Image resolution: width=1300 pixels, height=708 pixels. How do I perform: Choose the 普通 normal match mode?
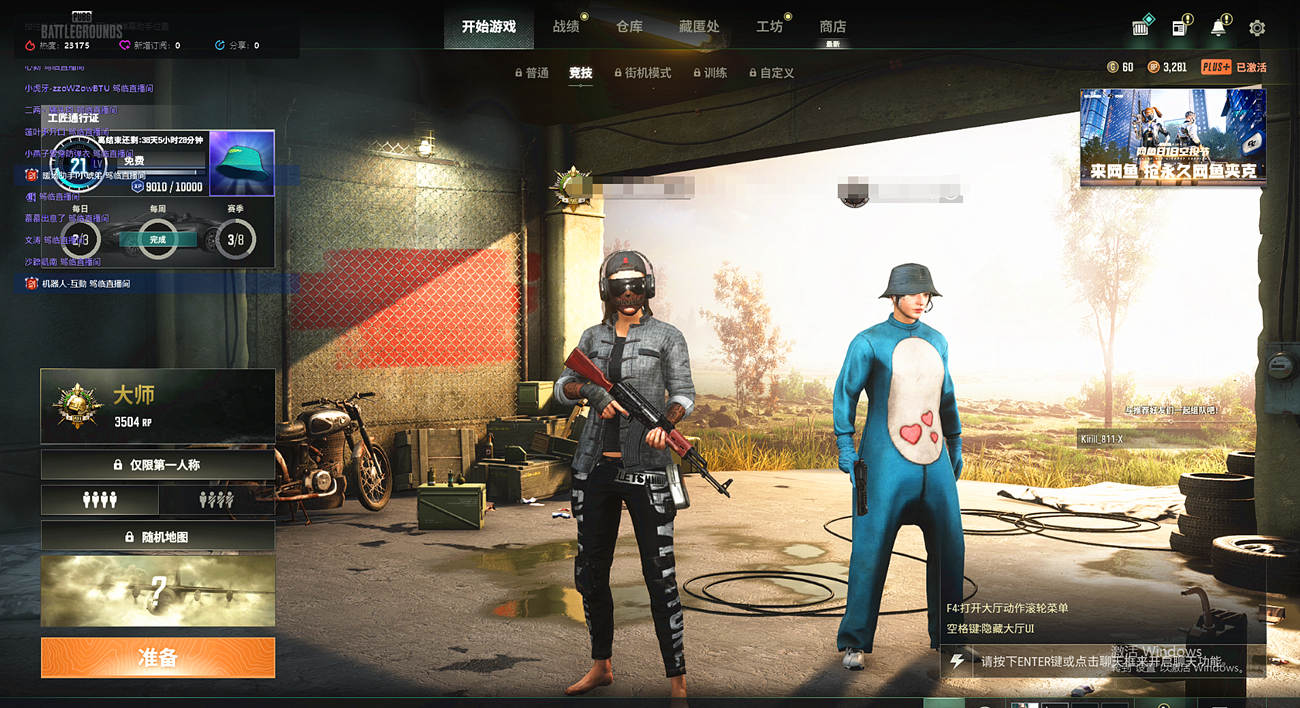[532, 73]
